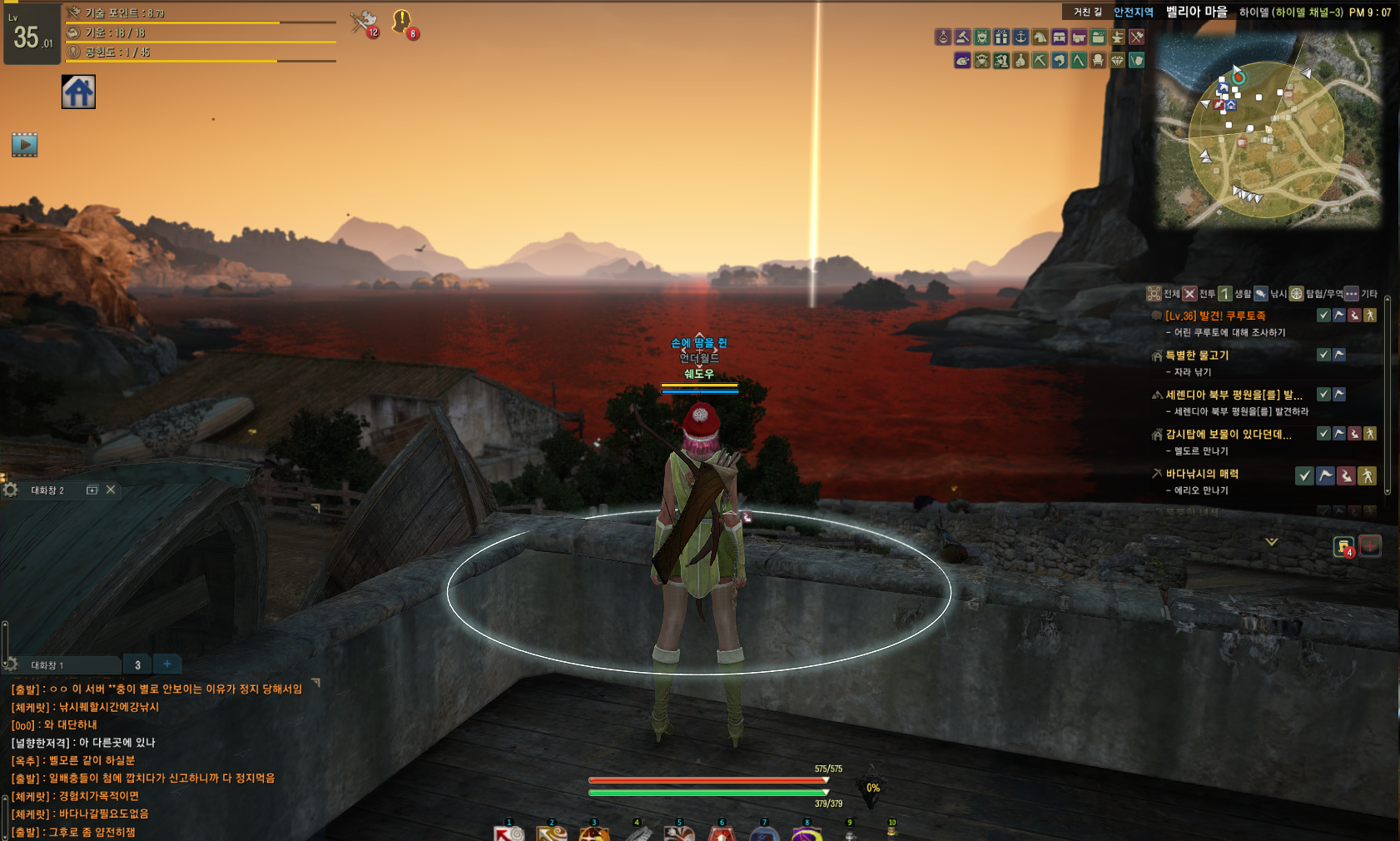Click the house icon under the status bars
1400x841 pixels.
pyautogui.click(x=78, y=92)
